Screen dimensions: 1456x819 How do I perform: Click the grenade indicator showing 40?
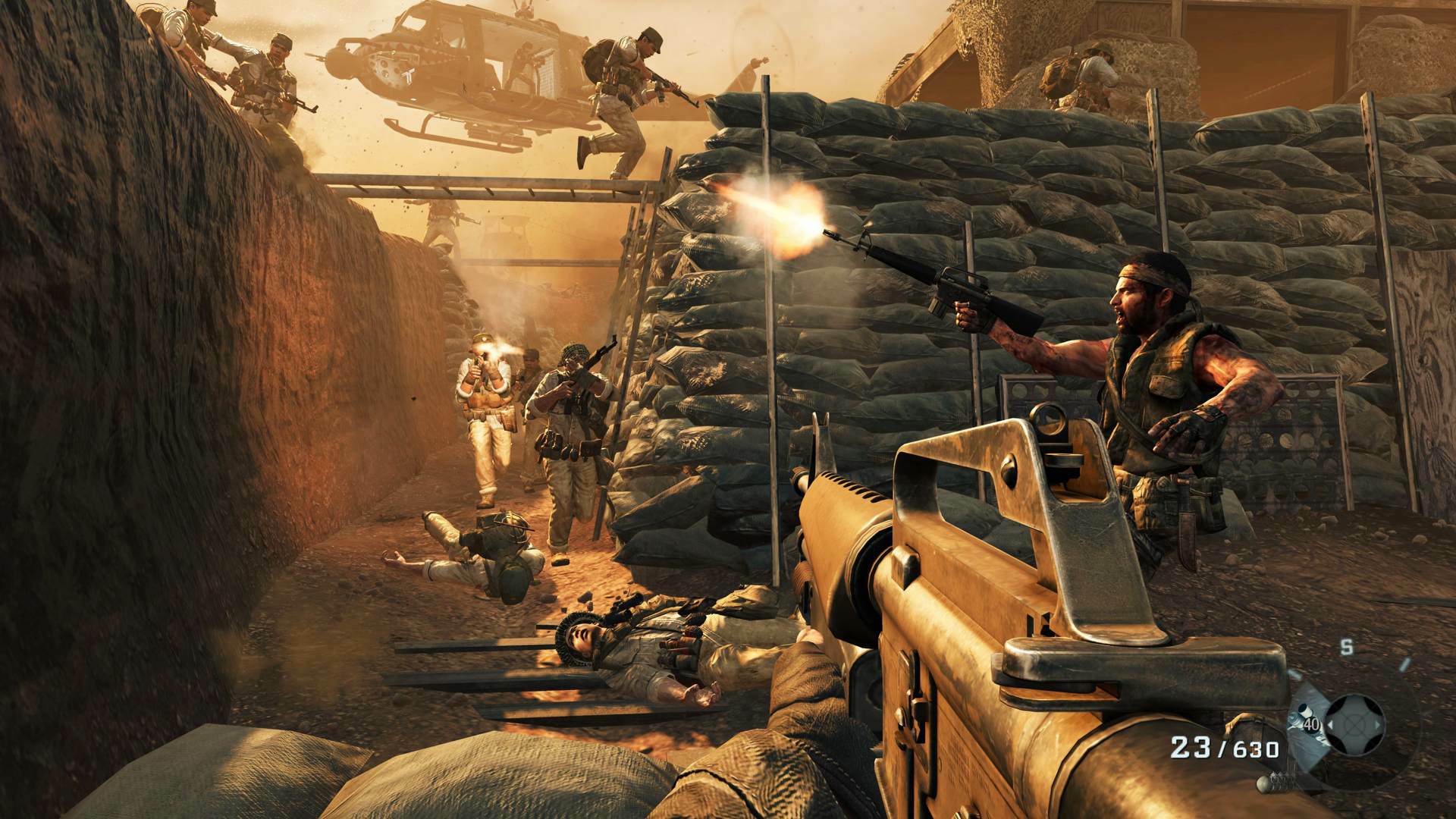pyautogui.click(x=1311, y=725)
